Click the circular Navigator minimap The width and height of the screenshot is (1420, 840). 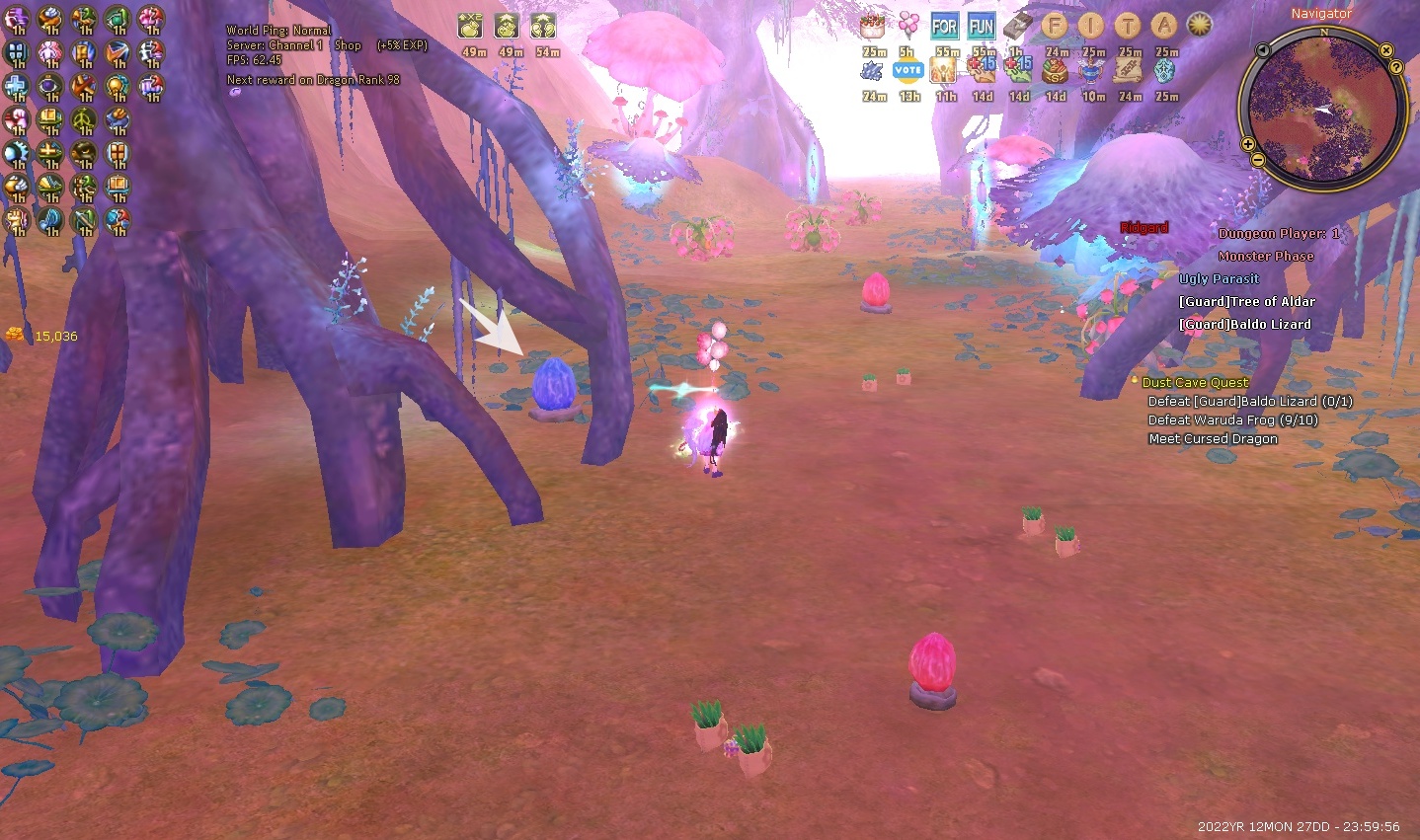[1323, 109]
